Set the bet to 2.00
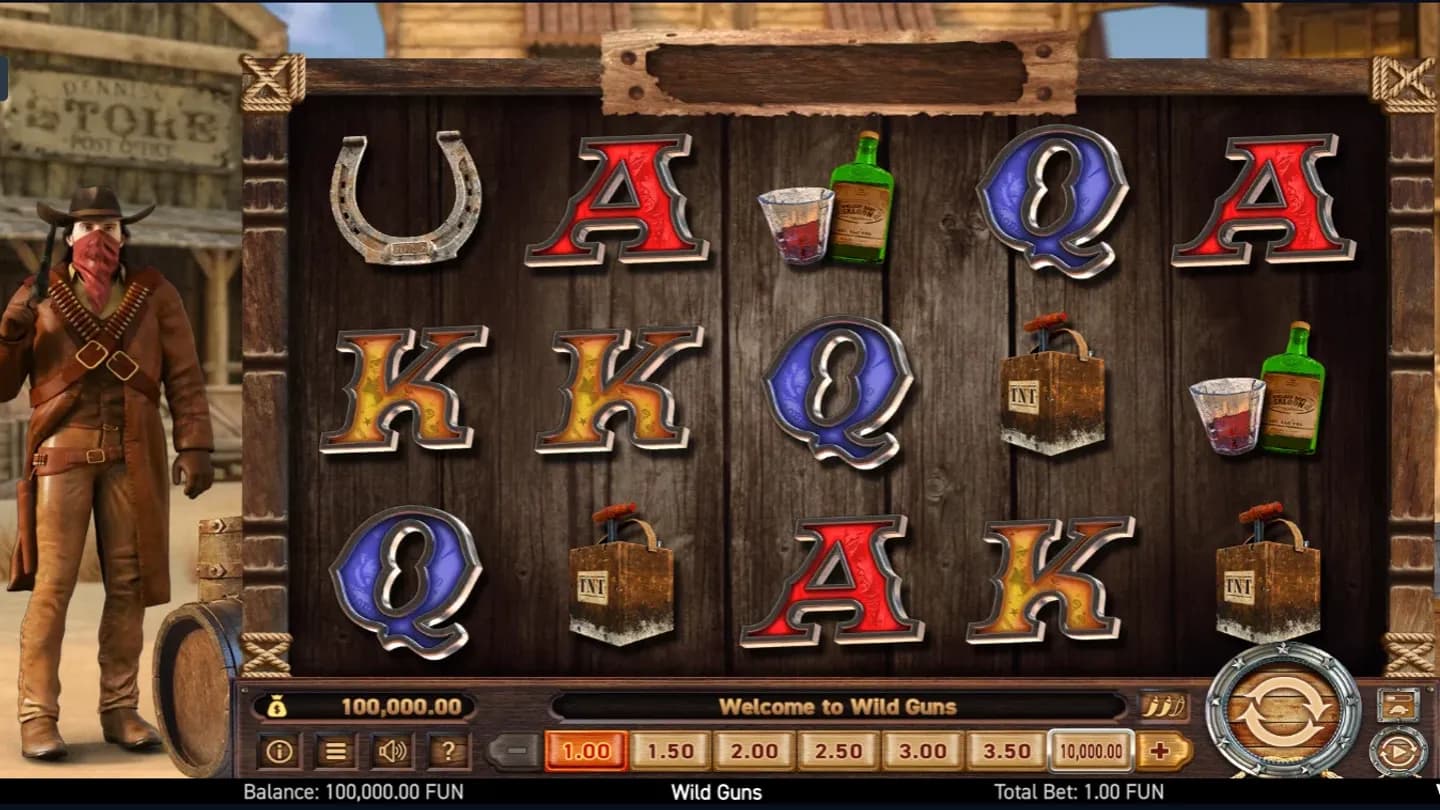 click(x=754, y=750)
